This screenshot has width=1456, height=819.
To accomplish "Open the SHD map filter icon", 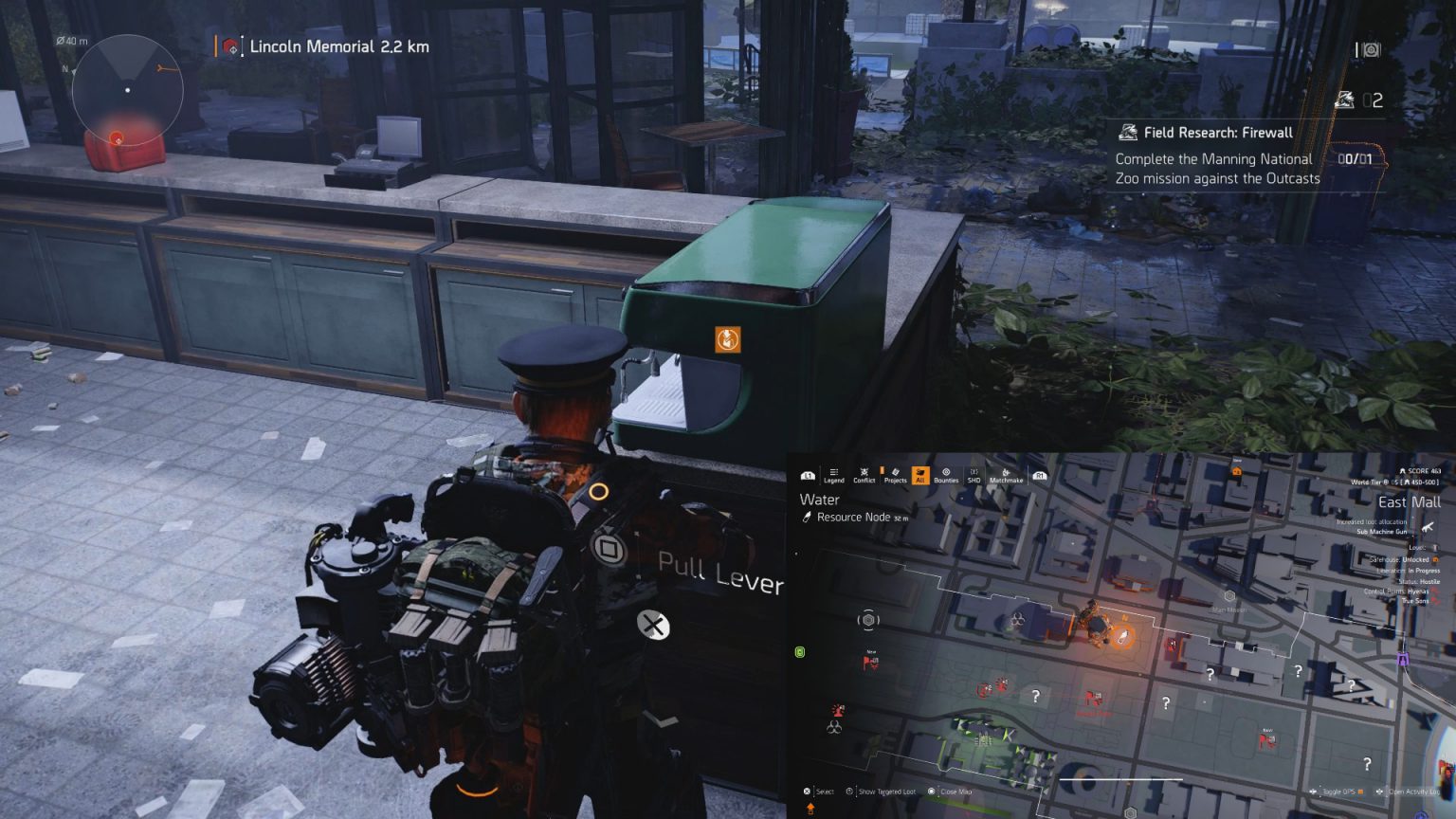I will click(x=974, y=472).
